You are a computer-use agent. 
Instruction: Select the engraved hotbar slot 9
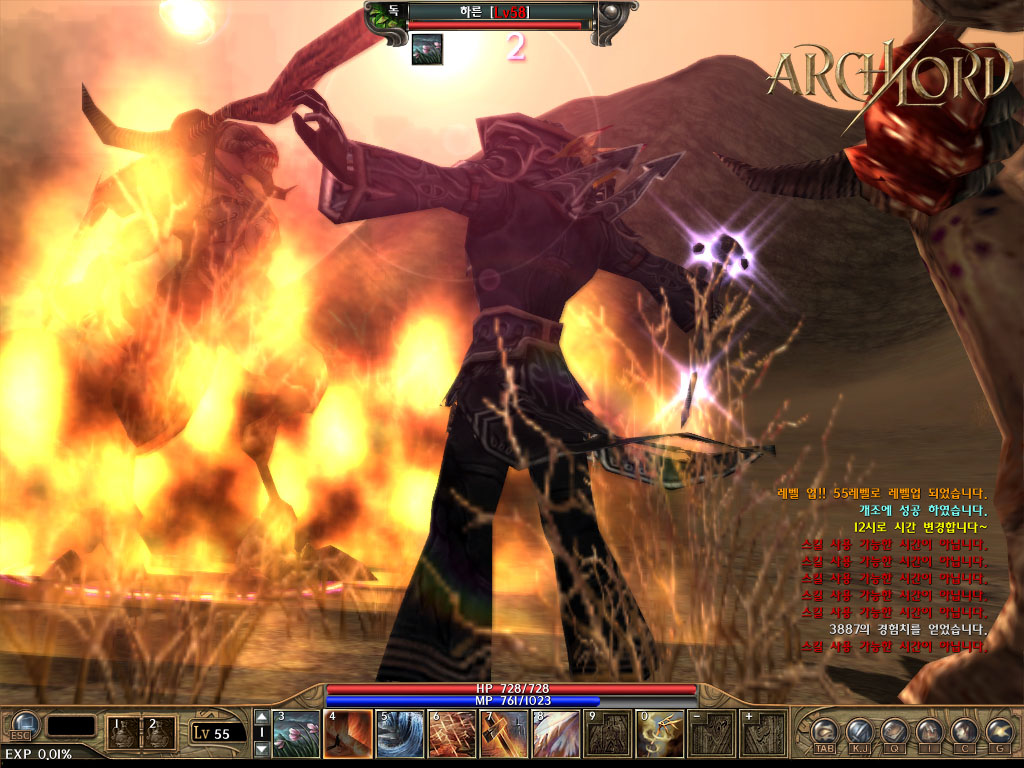click(608, 734)
